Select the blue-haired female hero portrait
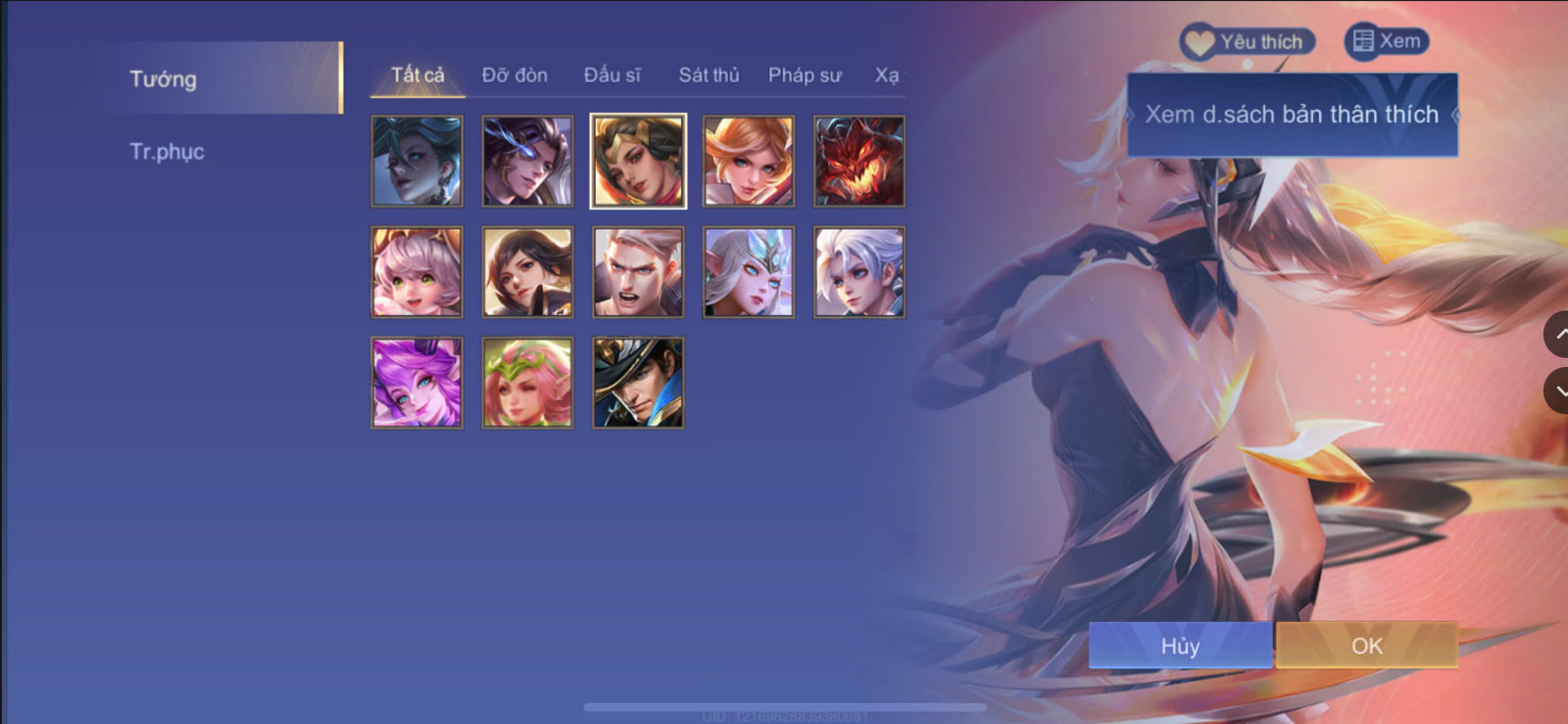Screen dimensions: 1568x724 416,160
